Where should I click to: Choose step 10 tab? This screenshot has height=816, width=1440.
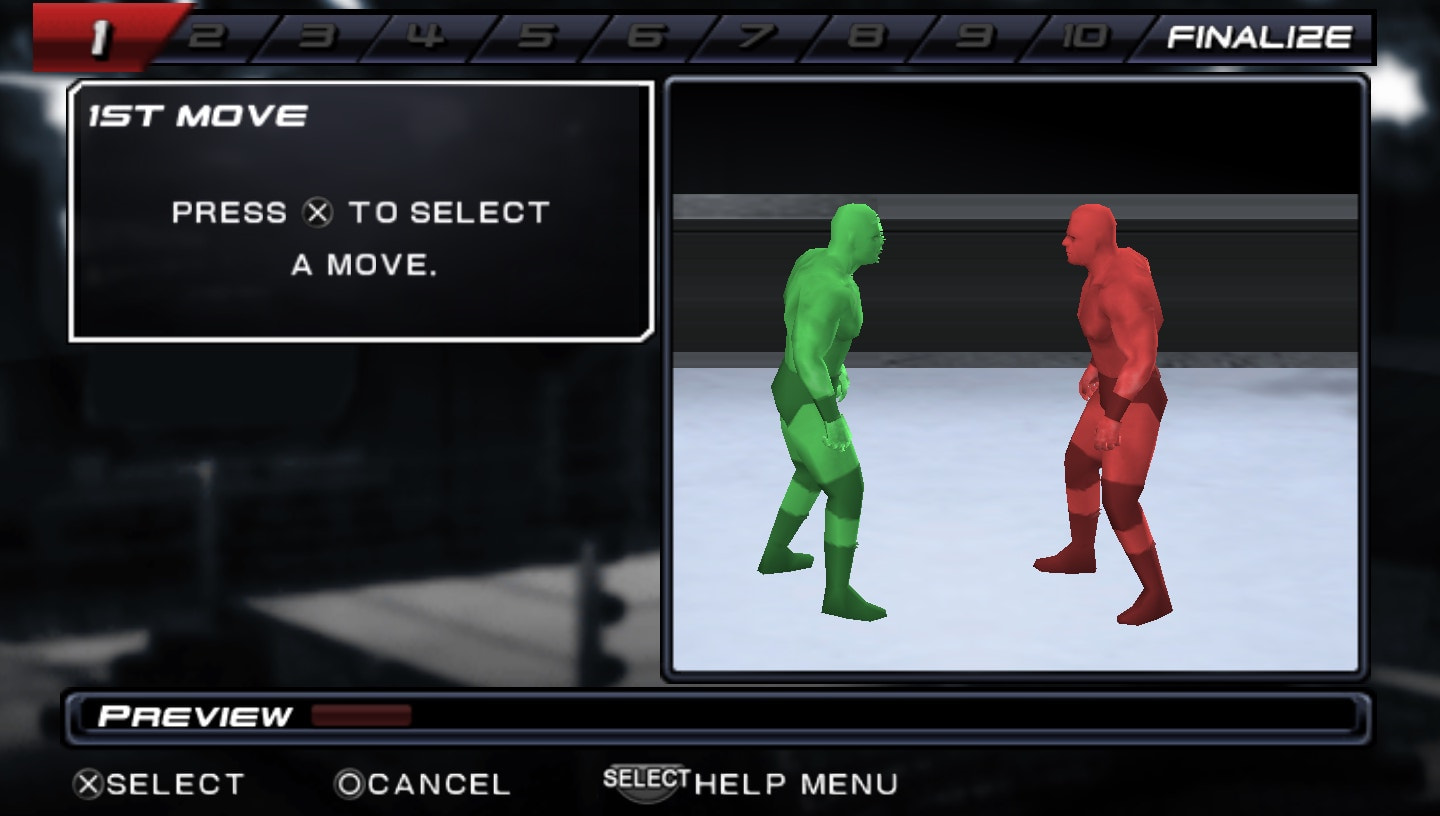(1084, 38)
